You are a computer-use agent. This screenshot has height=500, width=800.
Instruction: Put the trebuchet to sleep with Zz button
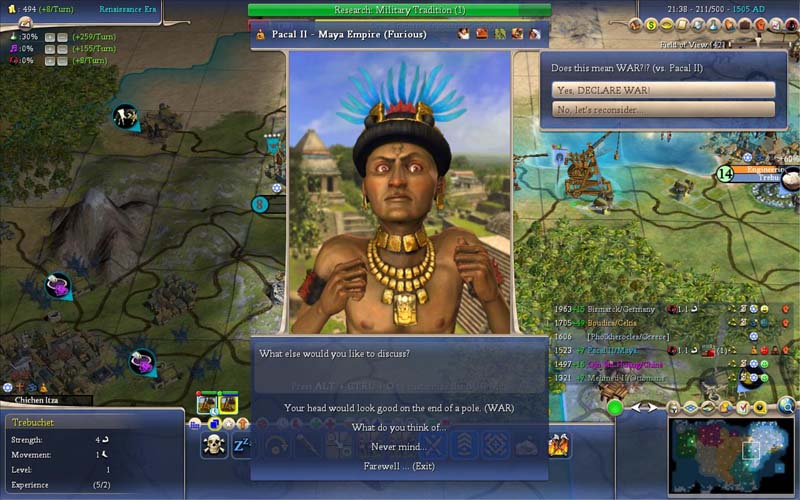(x=241, y=446)
